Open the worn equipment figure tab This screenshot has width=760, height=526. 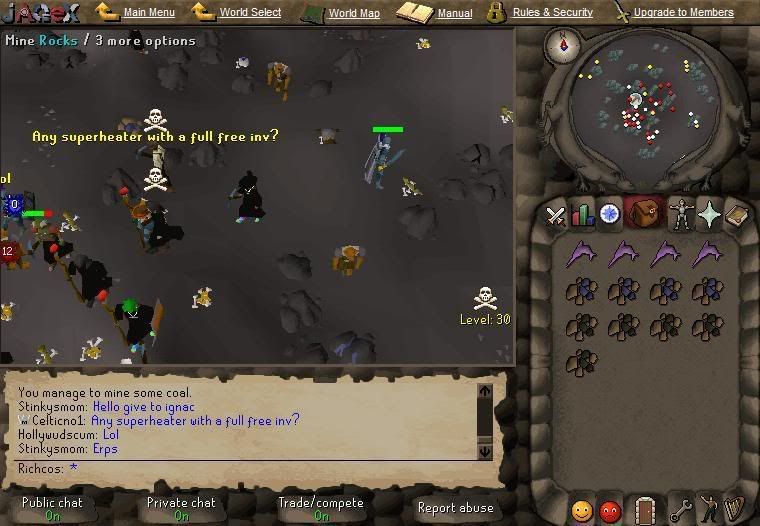coord(682,214)
